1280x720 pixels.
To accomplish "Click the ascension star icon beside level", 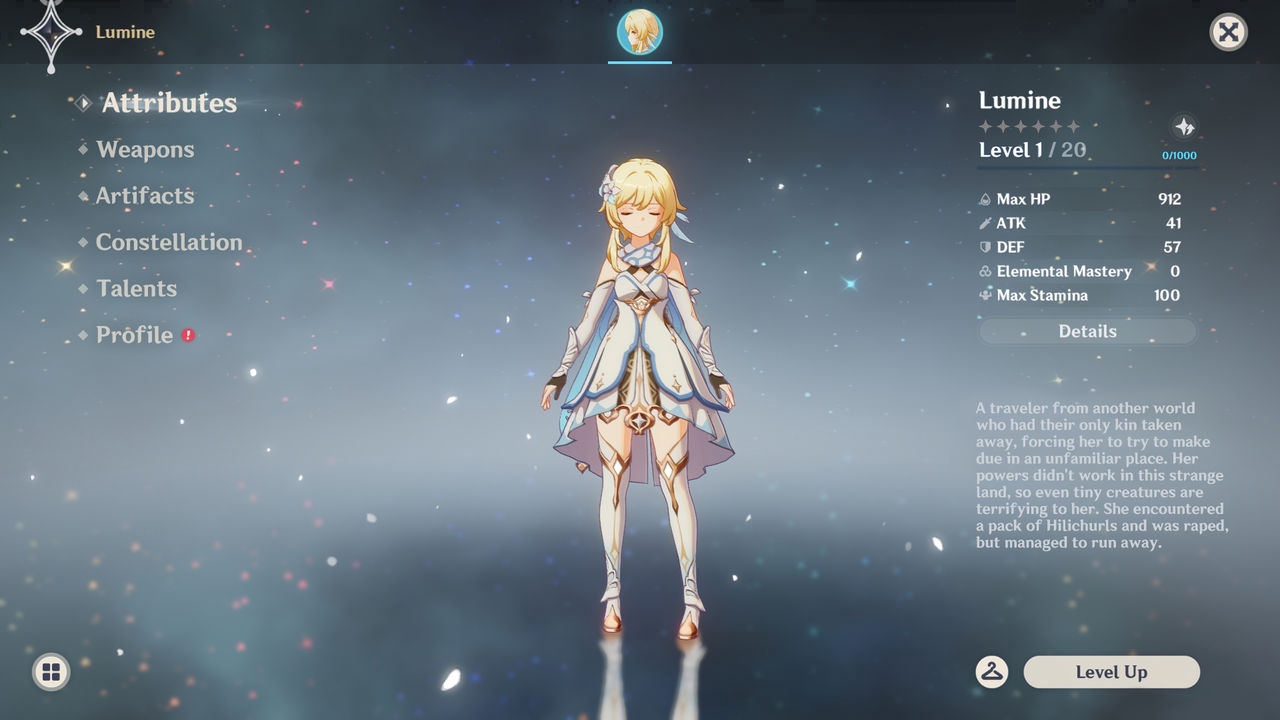I will (1184, 127).
